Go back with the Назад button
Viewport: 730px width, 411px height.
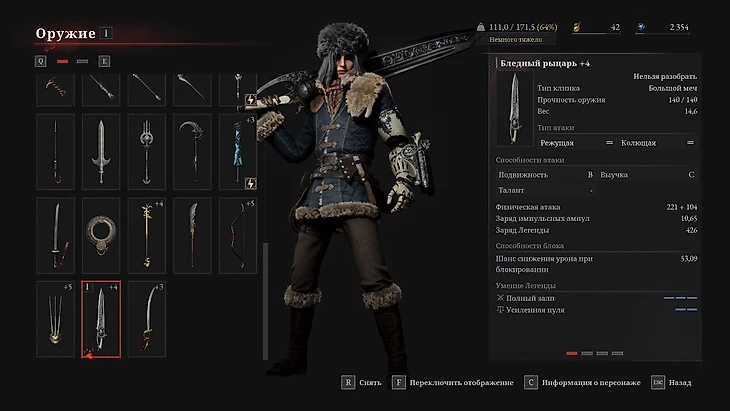(x=672, y=382)
